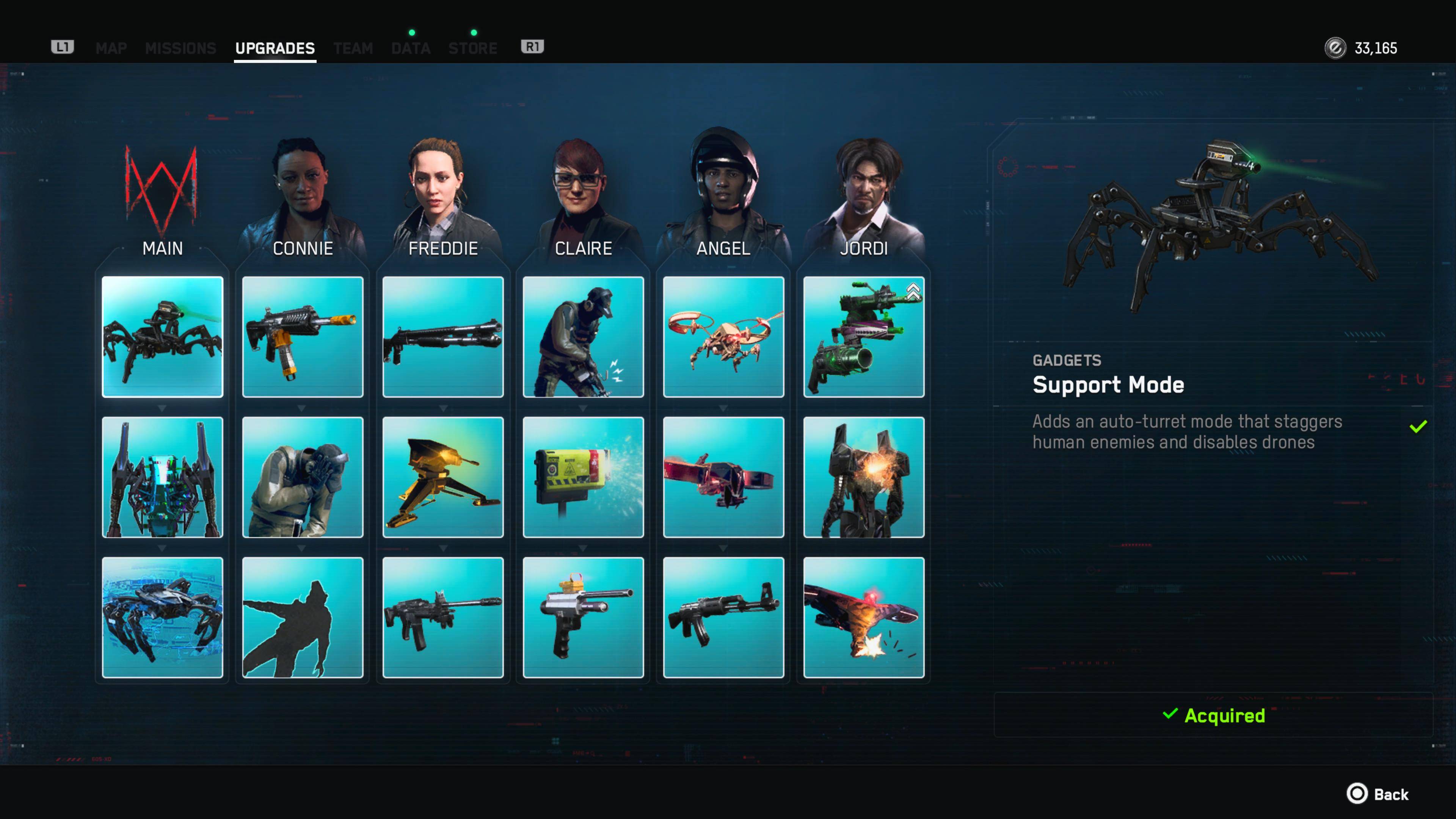Choose Connie's rifle with orange magazine upgrade
This screenshot has height=819, width=1456.
(x=303, y=337)
